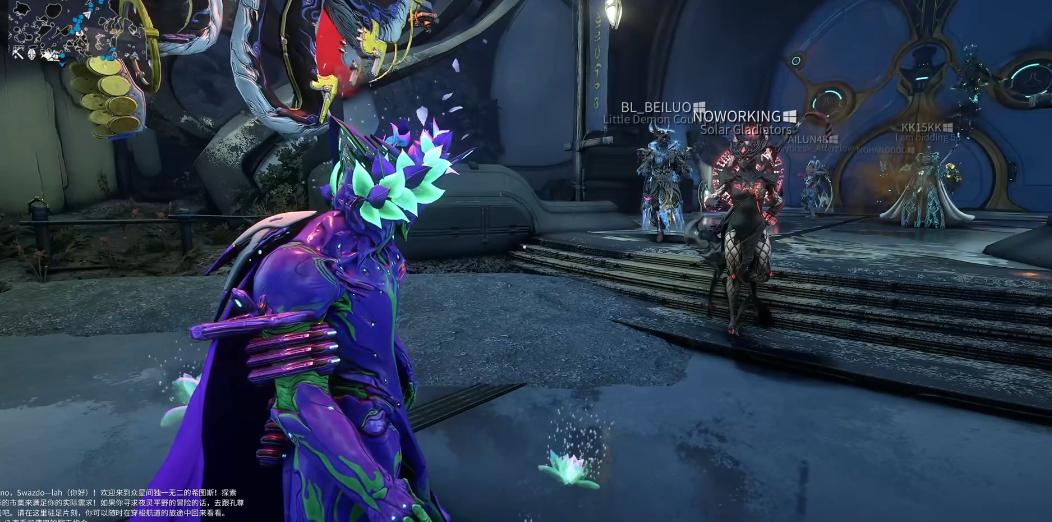
Task: Select player nameplate BL_BEILUO
Action: 656,106
